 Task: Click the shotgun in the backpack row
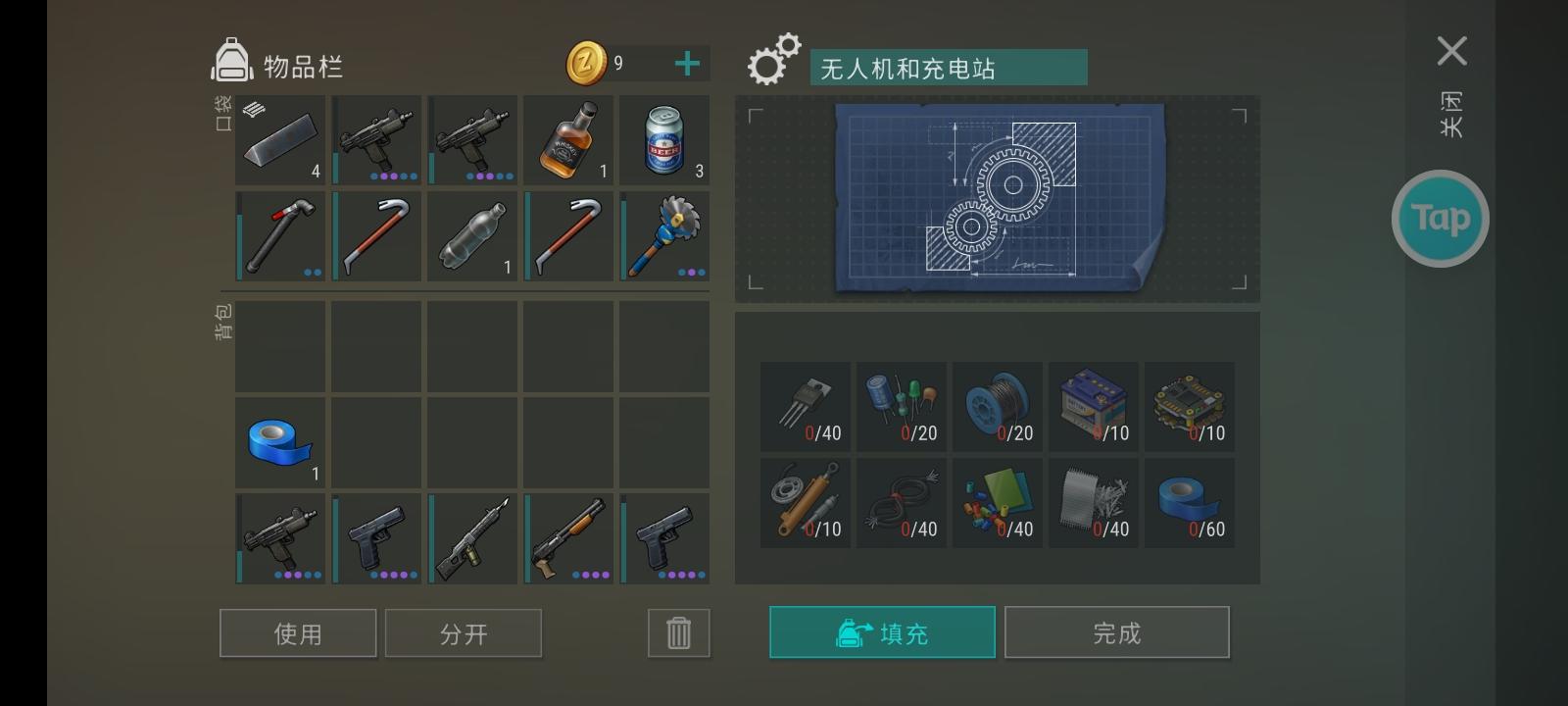[x=568, y=537]
